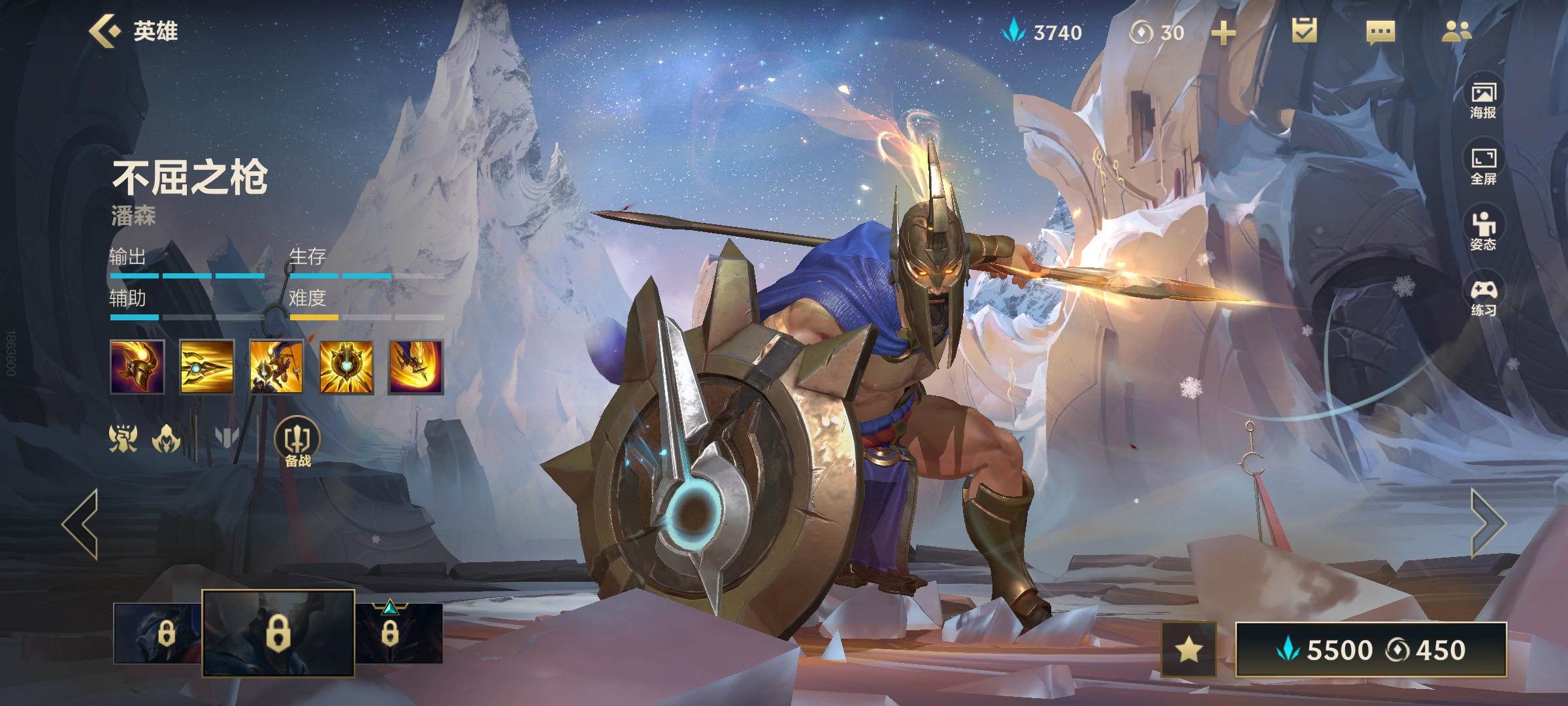Start 练习 practice mode

coord(1483,297)
